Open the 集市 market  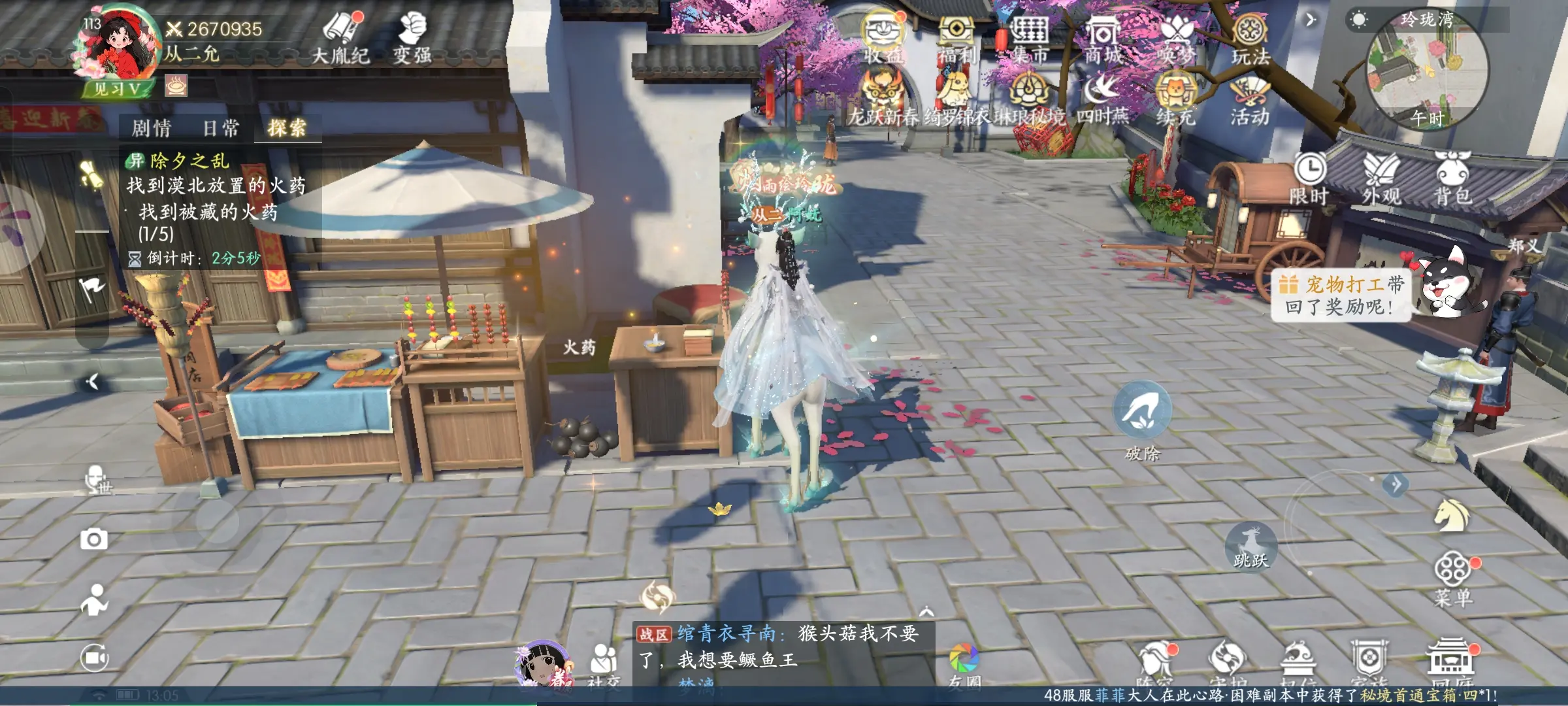pos(1030,39)
